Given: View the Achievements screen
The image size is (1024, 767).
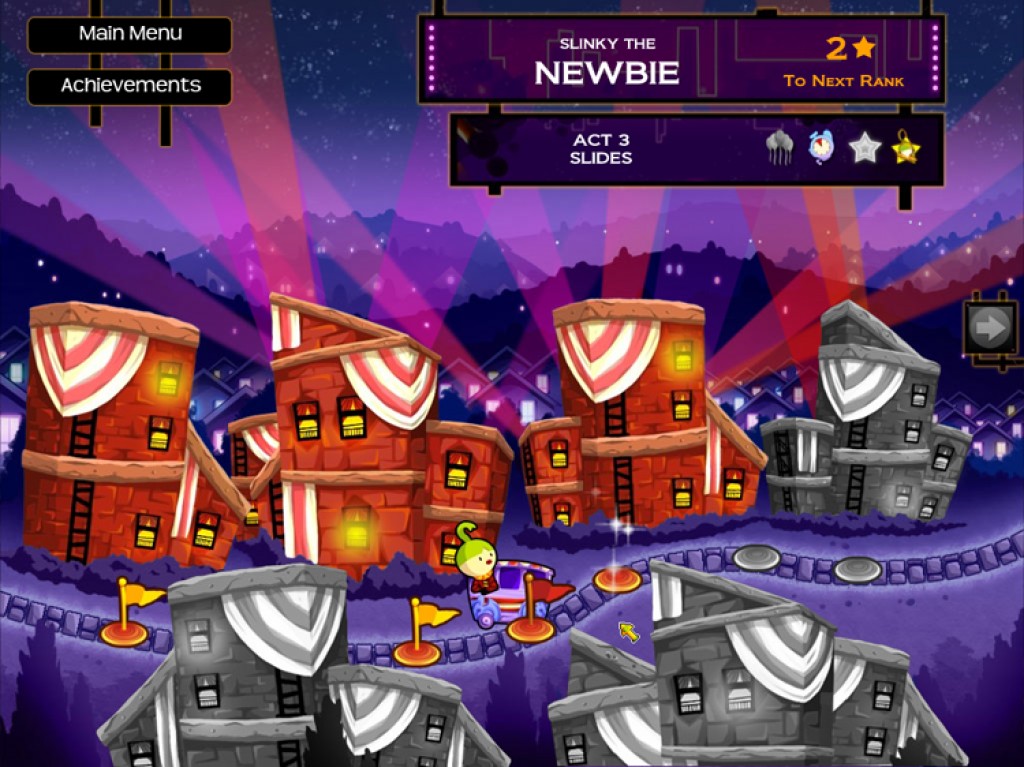Looking at the screenshot, I should tap(130, 86).
